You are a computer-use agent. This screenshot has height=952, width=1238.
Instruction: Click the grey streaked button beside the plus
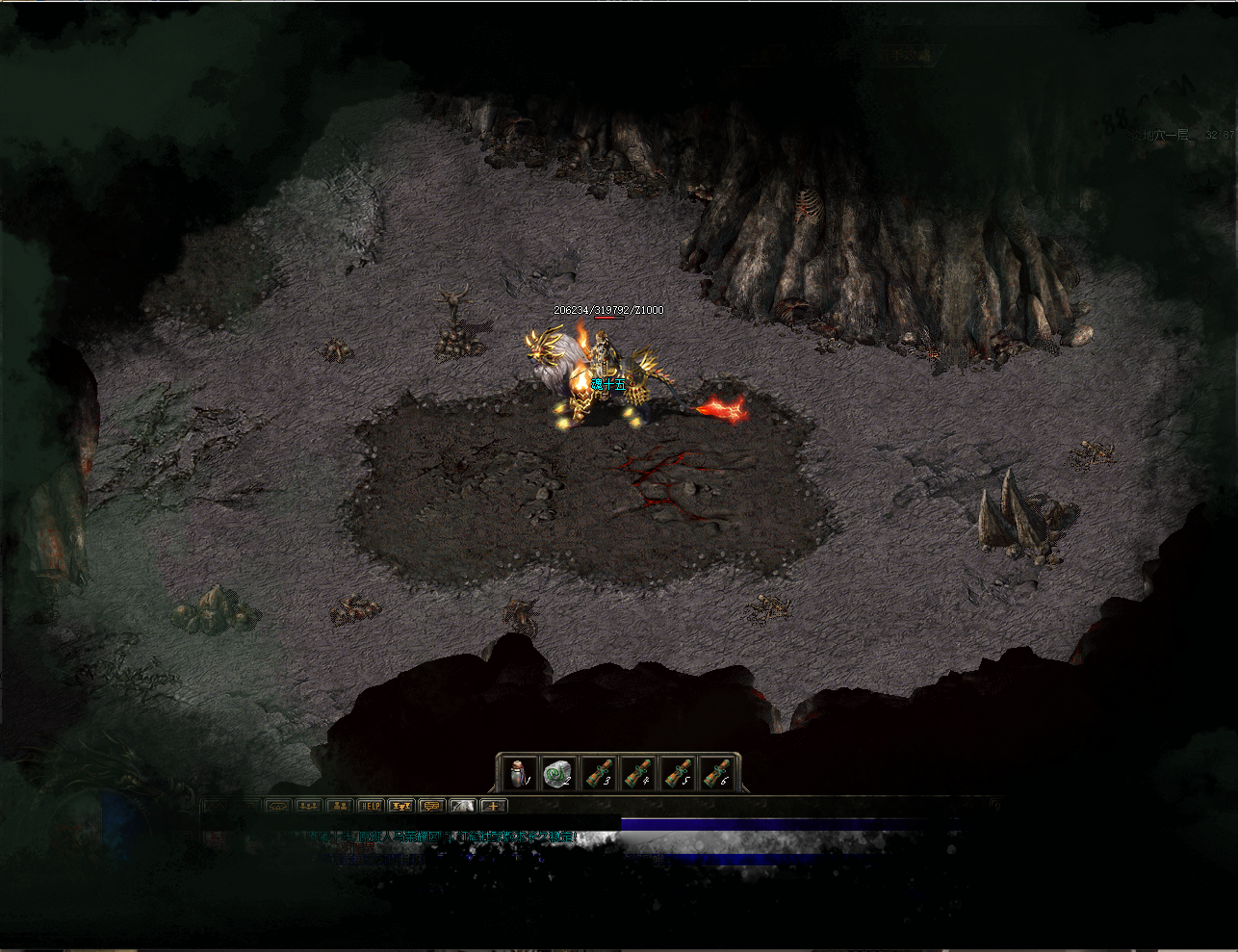[x=462, y=806]
